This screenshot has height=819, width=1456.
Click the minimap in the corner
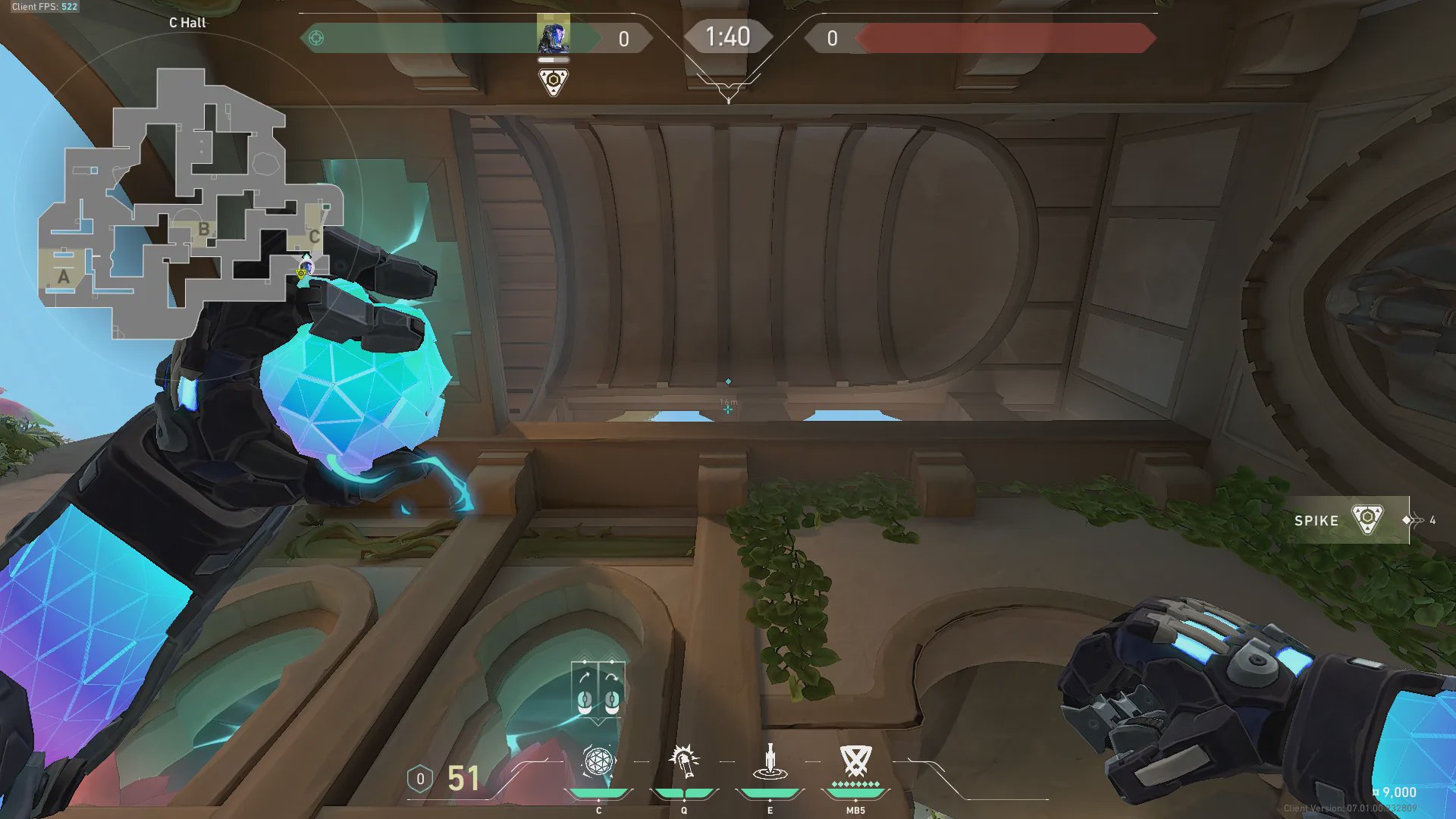coord(190,205)
